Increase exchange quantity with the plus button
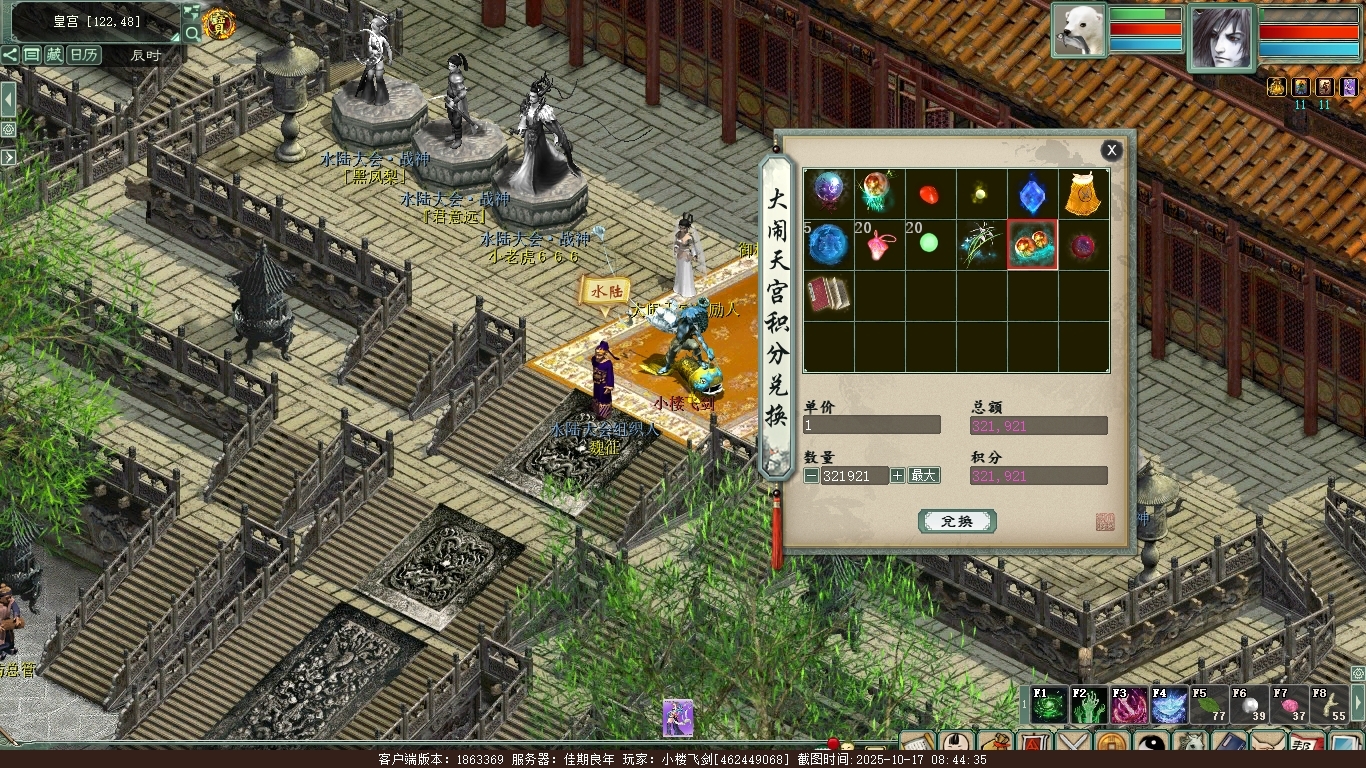This screenshot has height=768, width=1366. [898, 476]
